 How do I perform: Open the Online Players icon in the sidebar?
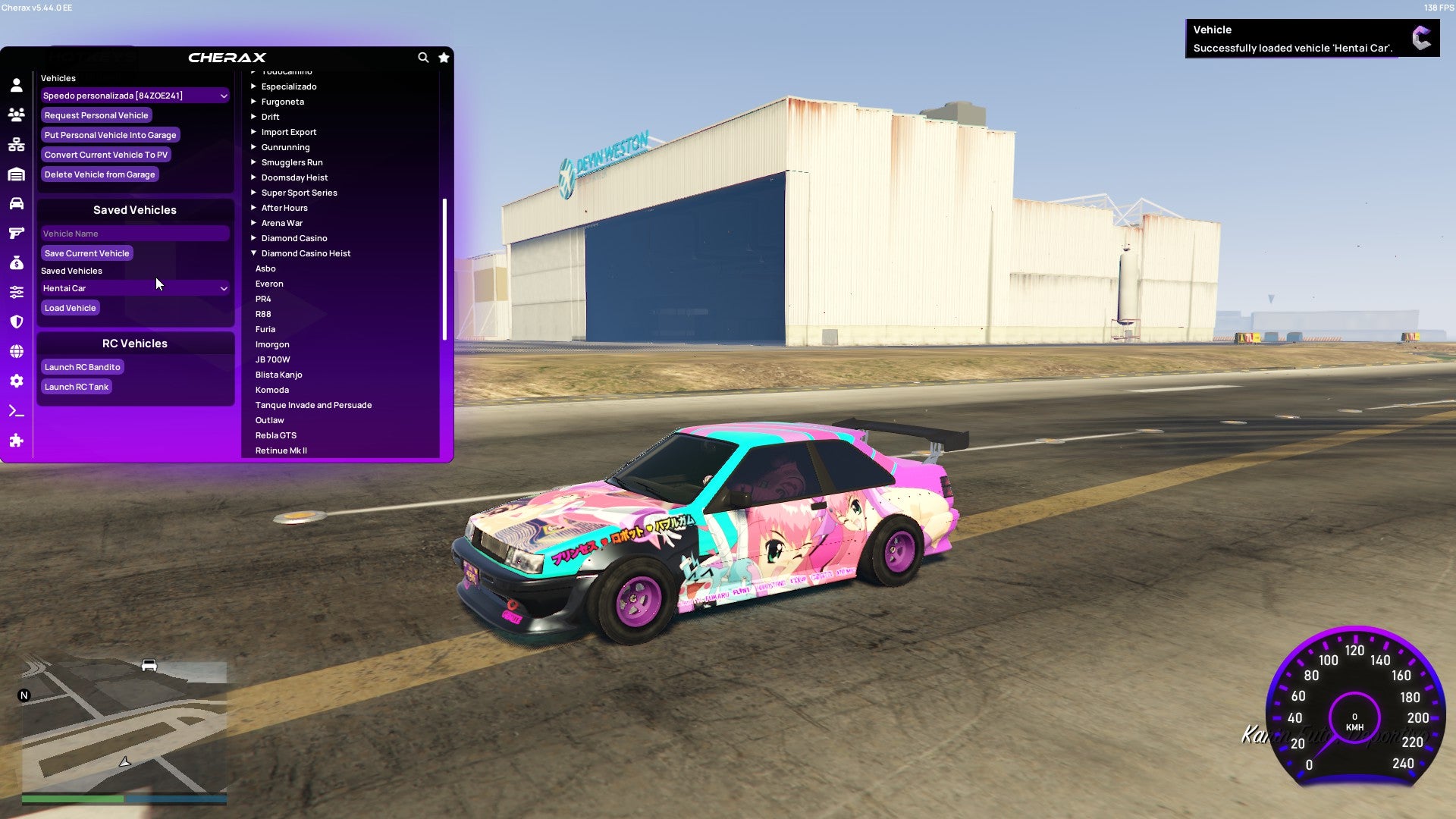16,115
